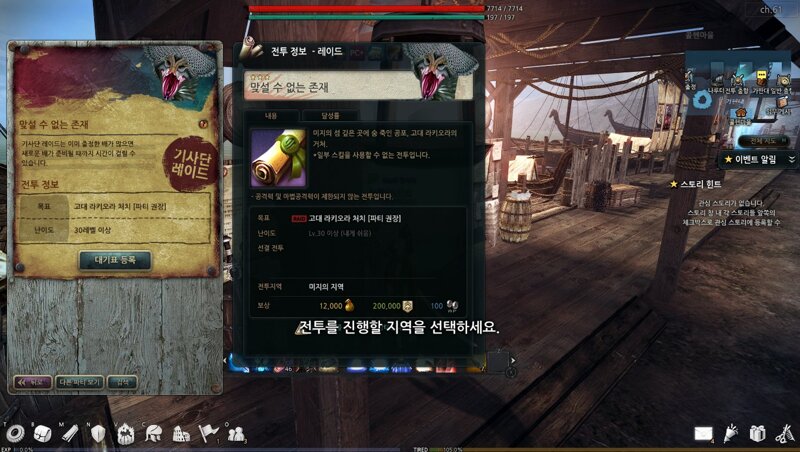Click the scissors and comb icon

tap(783, 433)
